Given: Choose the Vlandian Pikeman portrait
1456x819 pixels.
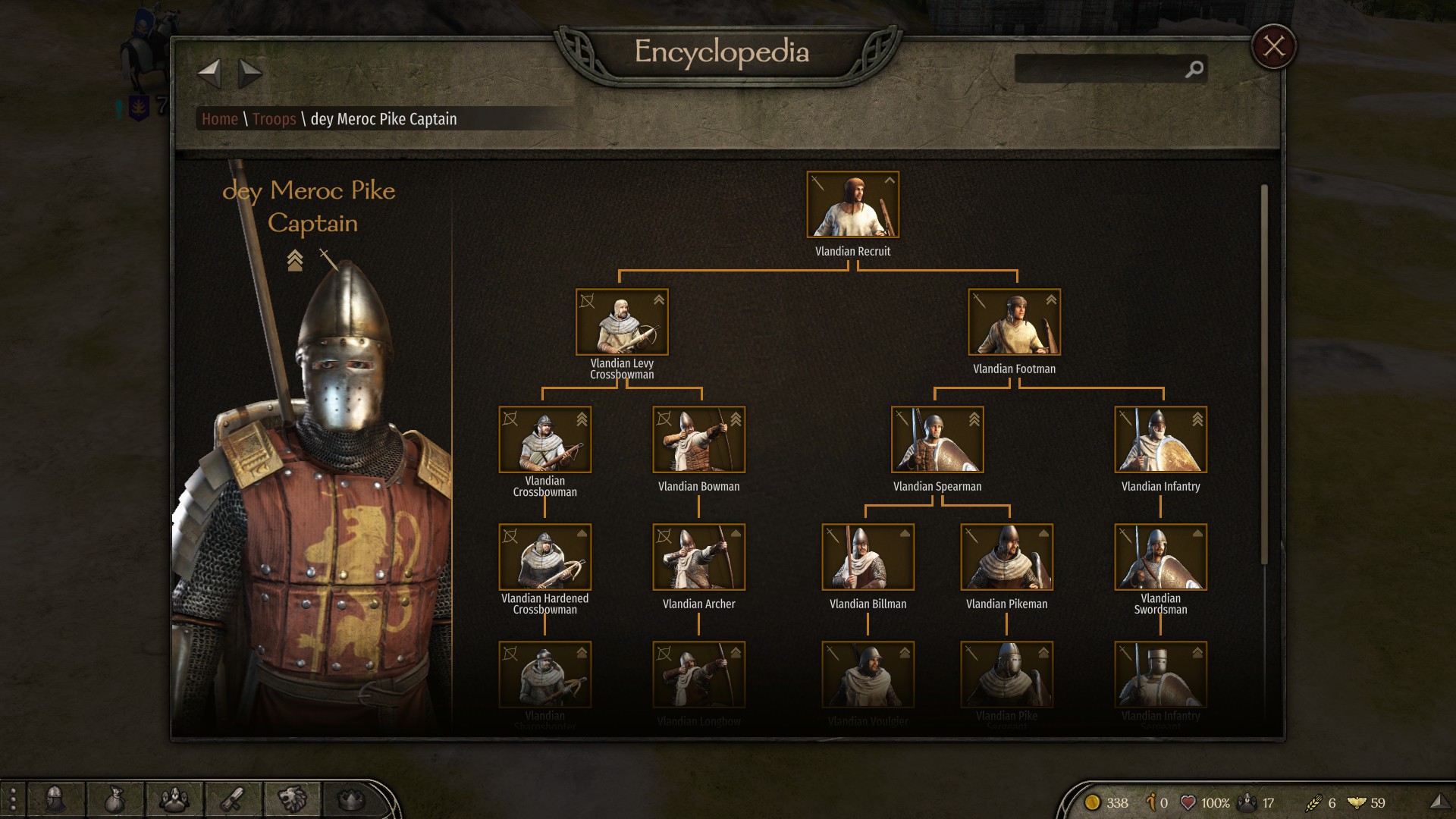Looking at the screenshot, I should 1006,557.
